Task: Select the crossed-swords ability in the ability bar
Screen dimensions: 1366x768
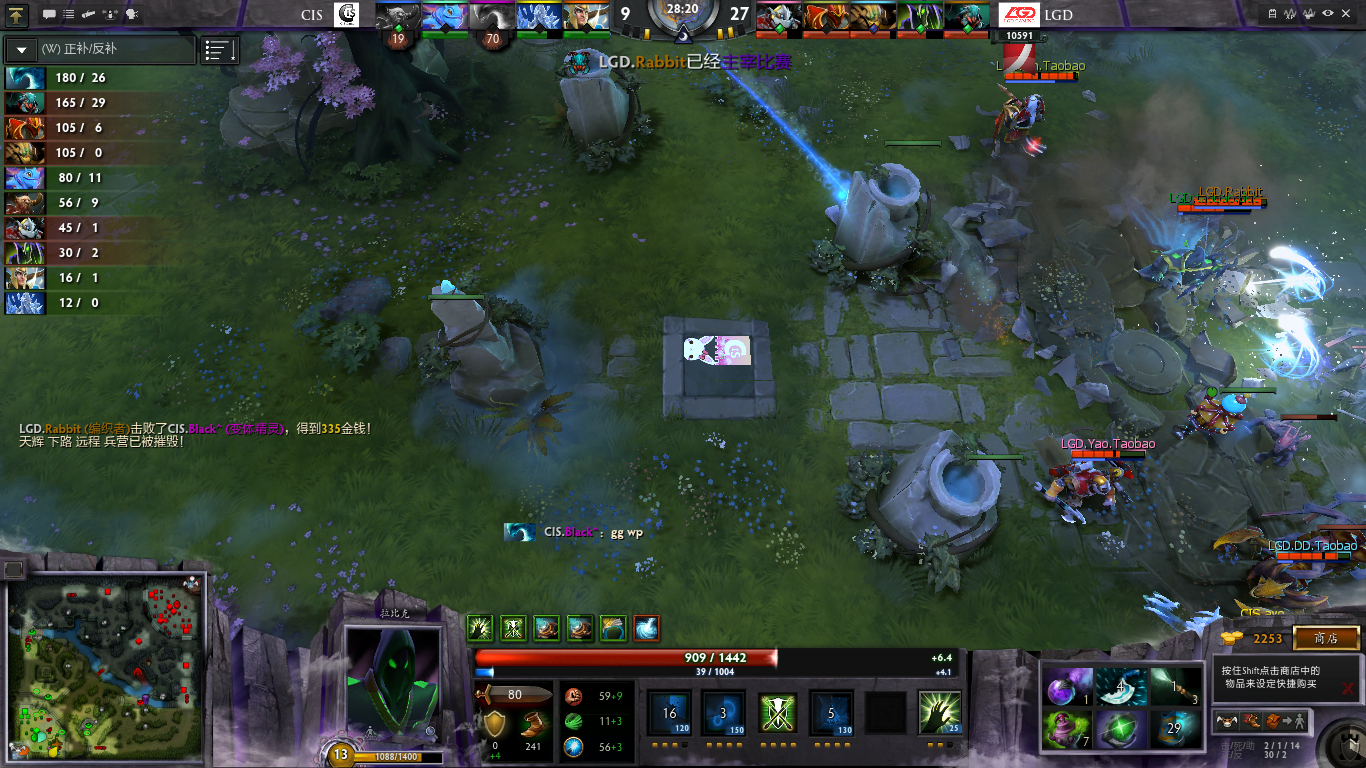Action: pos(777,713)
